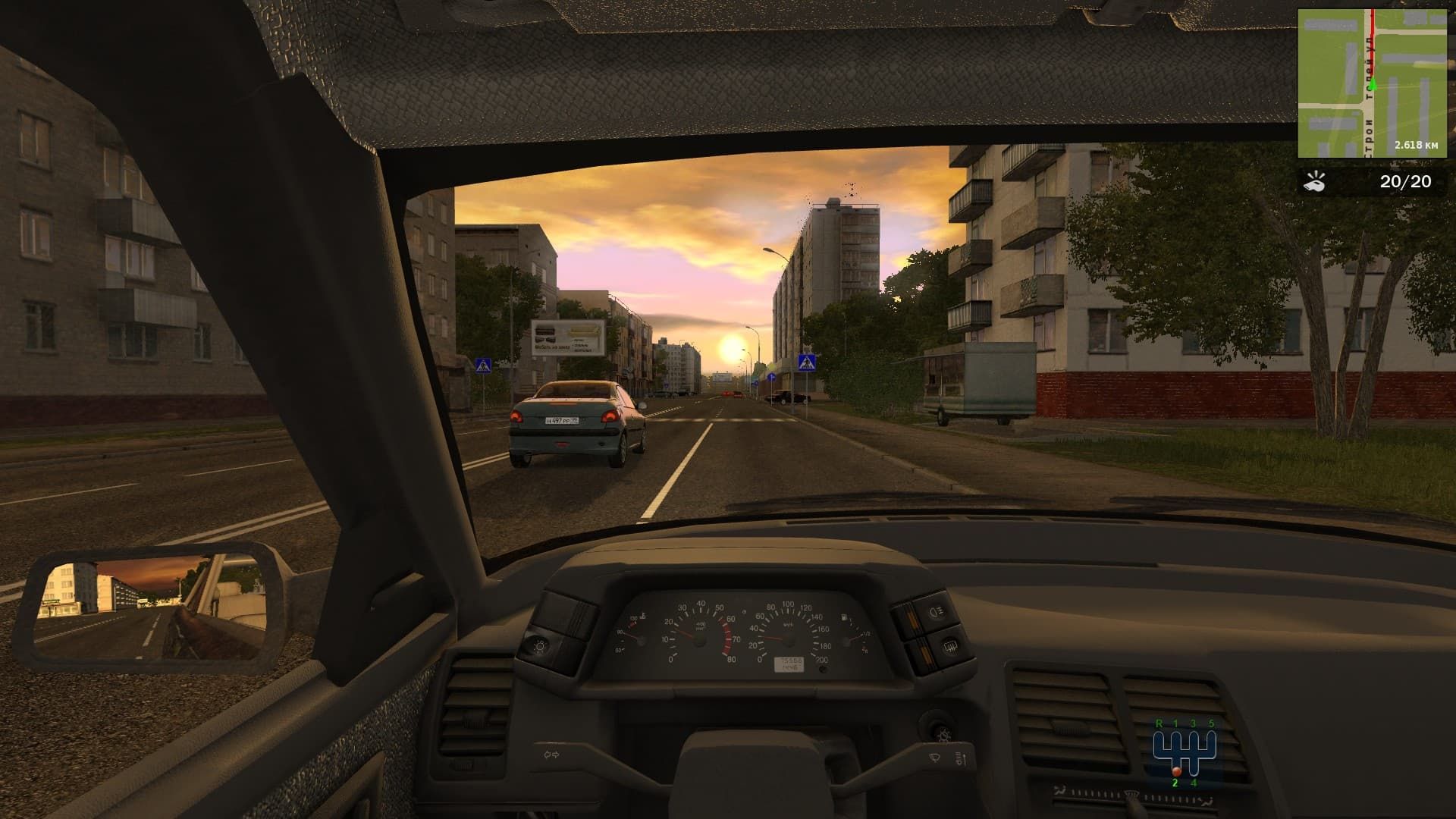Click the fuel pump icon on the fuel gauge

coord(843,617)
